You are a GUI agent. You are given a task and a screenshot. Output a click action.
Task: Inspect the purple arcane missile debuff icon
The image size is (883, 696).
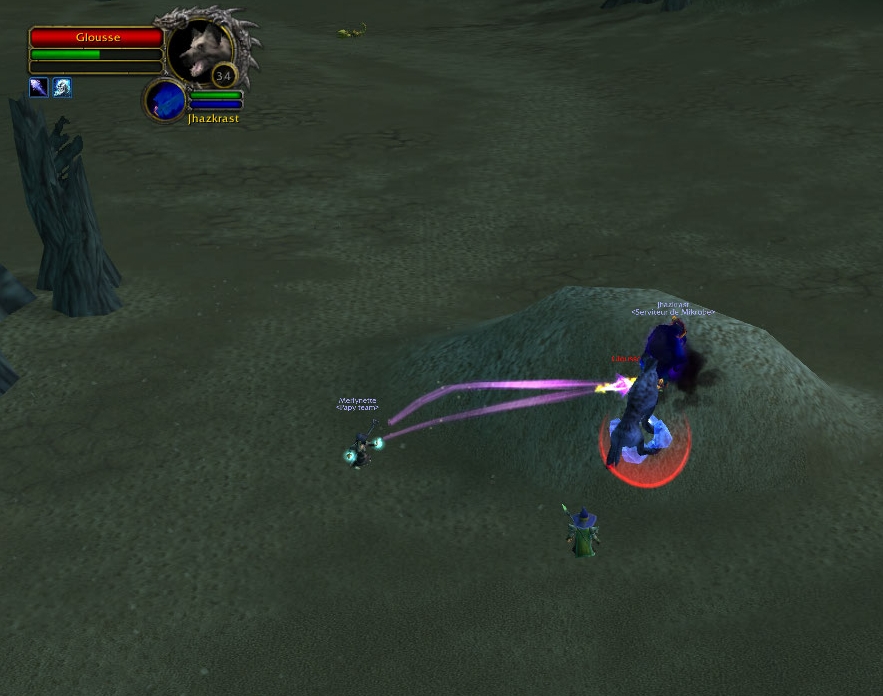[39, 88]
